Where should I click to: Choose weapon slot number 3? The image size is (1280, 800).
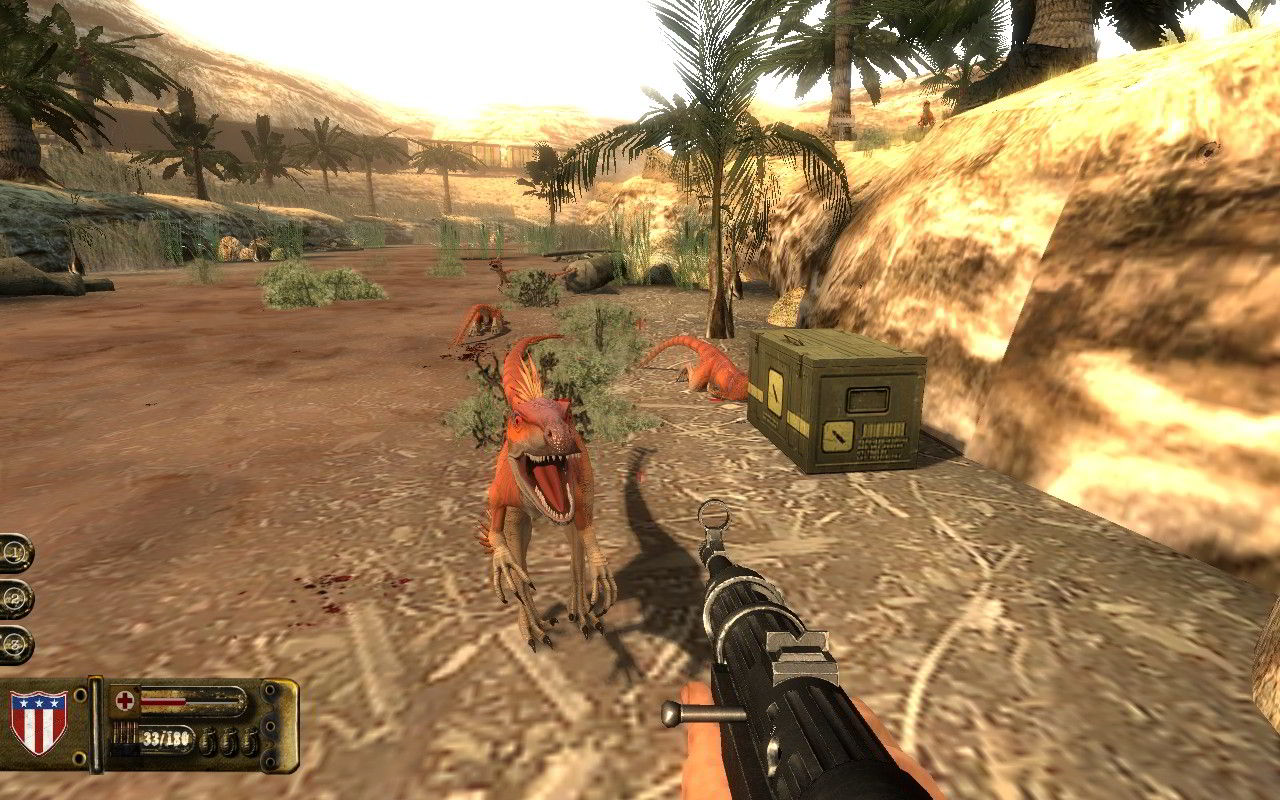point(15,644)
